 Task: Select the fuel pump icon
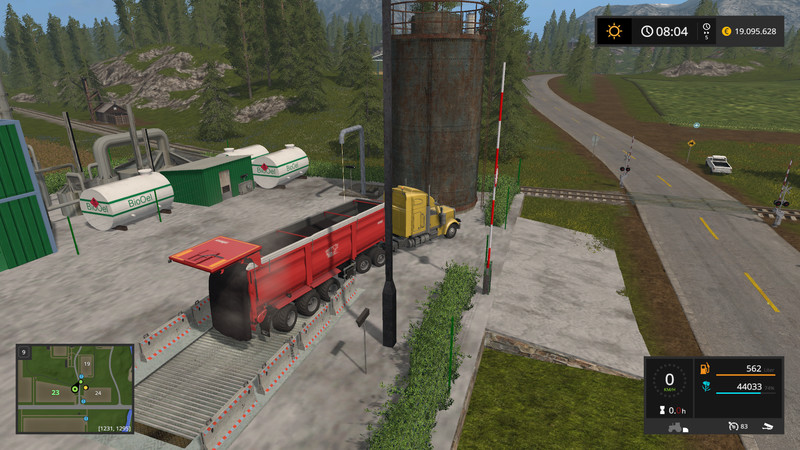[x=705, y=369]
